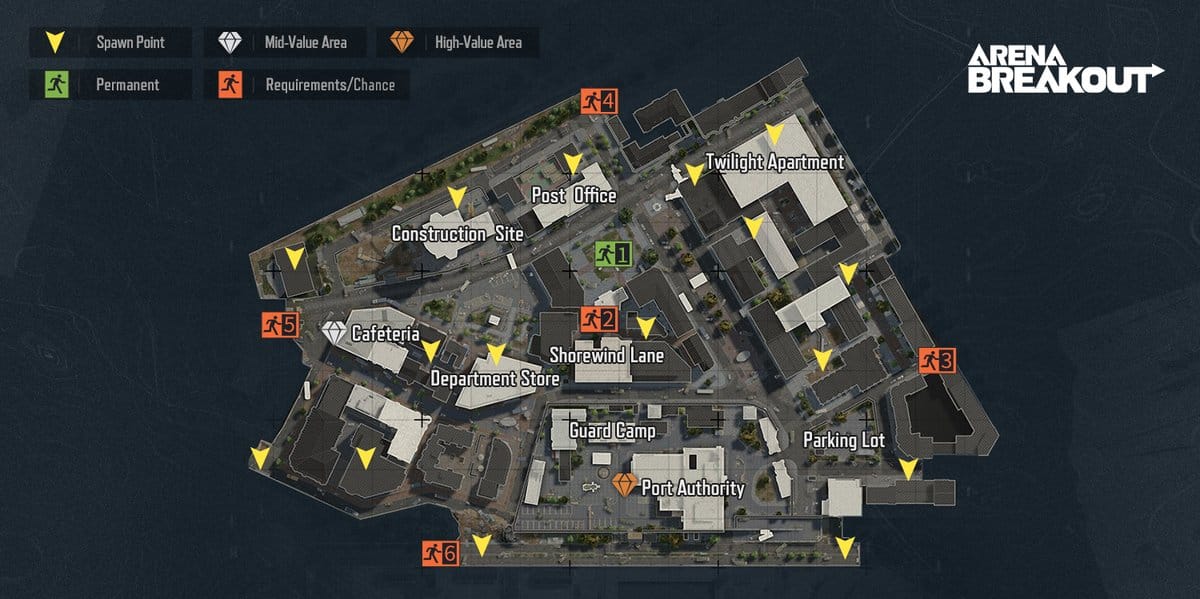Select the Port Authority high-value diamond marker
Viewport: 1200px width, 599px height.
point(625,487)
